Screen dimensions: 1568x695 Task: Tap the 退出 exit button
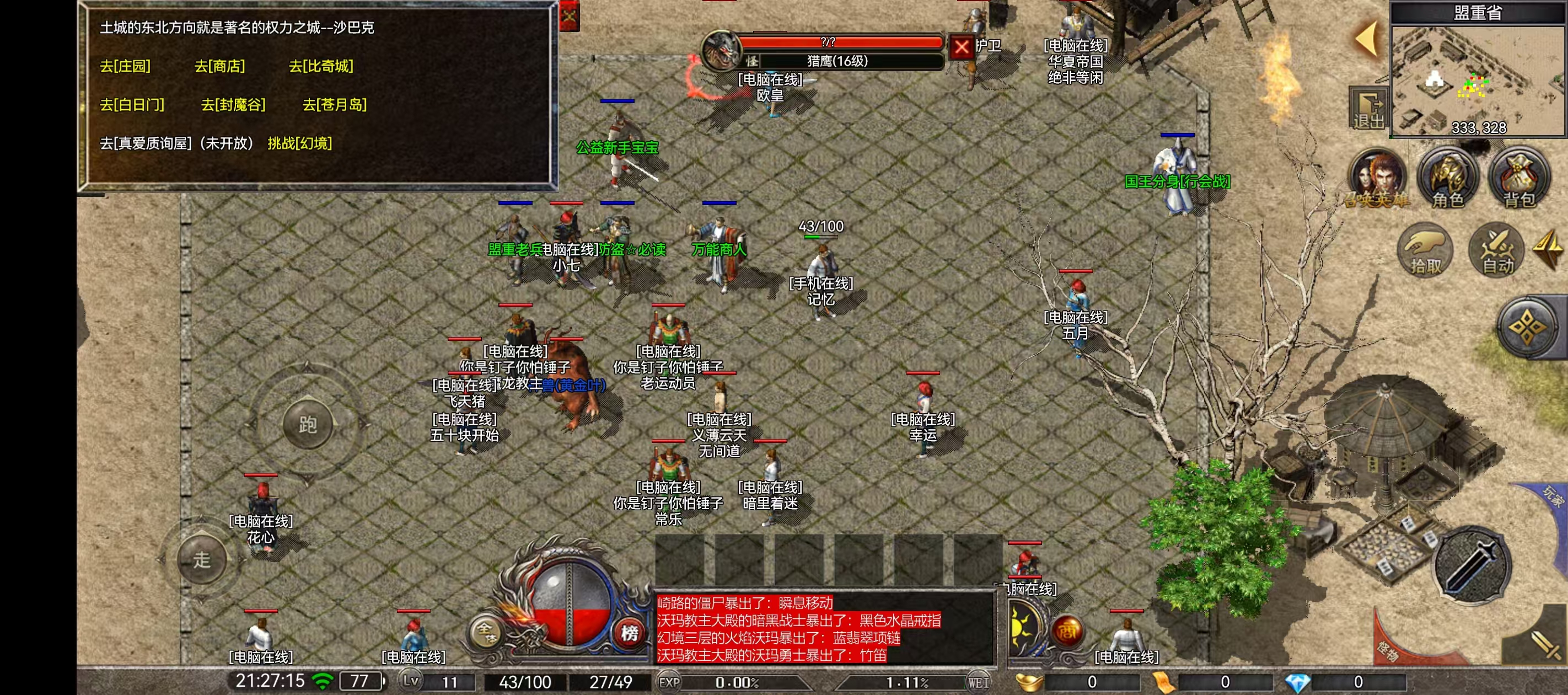(1368, 110)
